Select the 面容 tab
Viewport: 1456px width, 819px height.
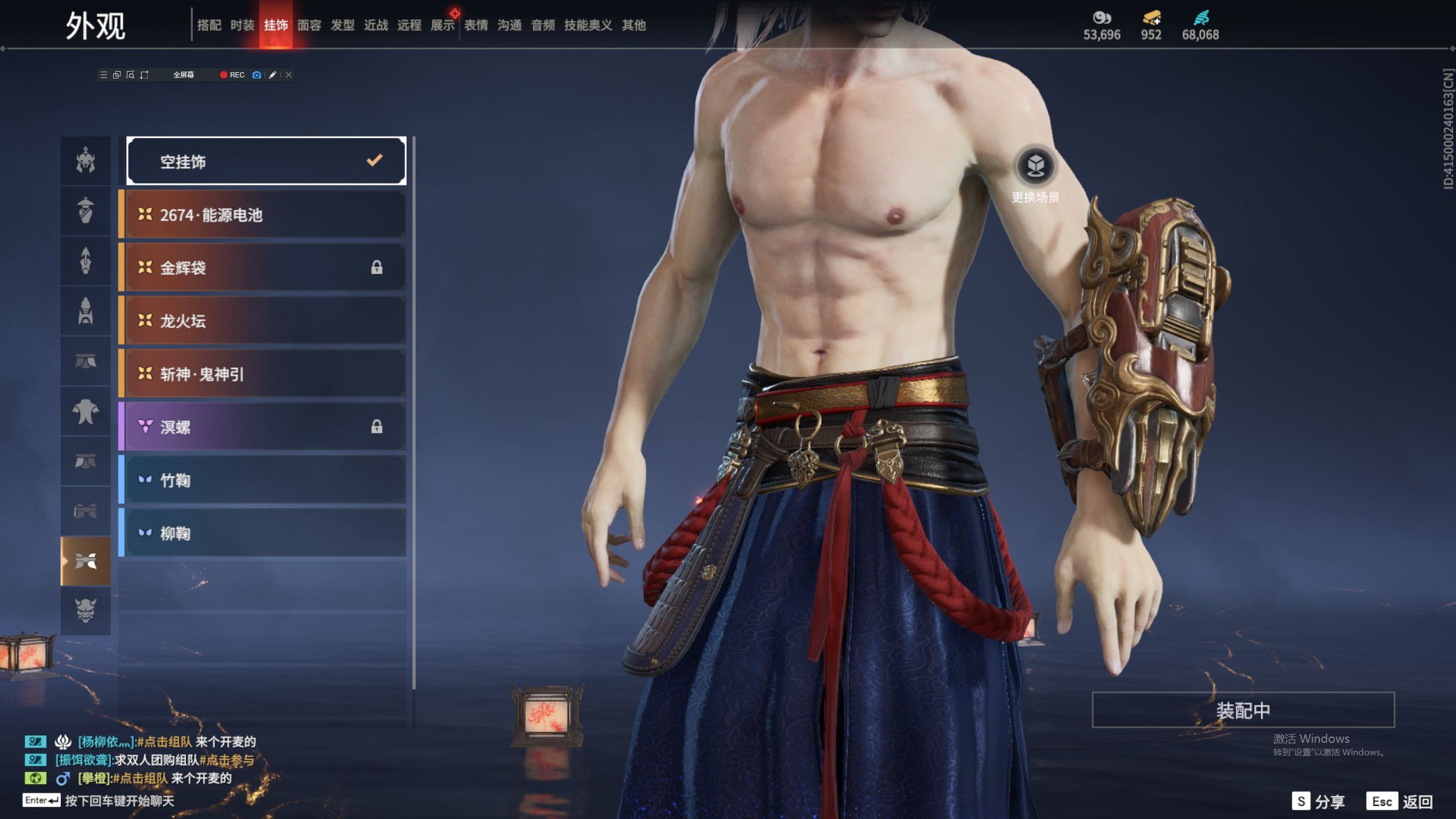309,25
